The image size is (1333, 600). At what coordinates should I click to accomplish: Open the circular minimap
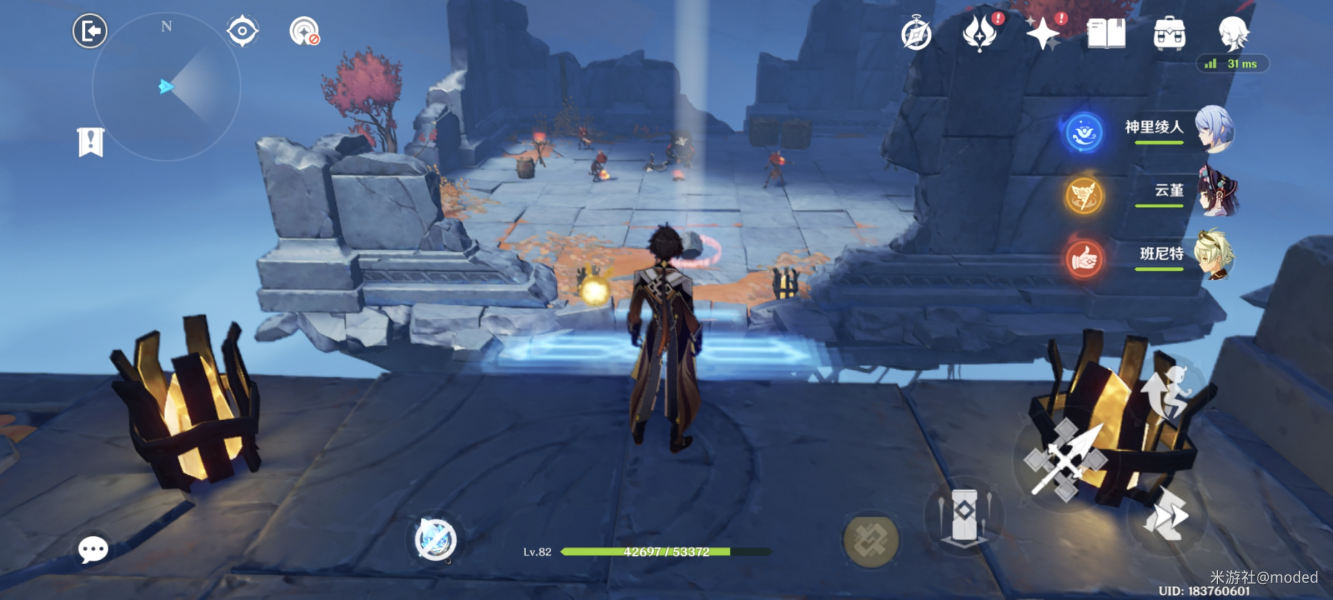click(x=166, y=87)
